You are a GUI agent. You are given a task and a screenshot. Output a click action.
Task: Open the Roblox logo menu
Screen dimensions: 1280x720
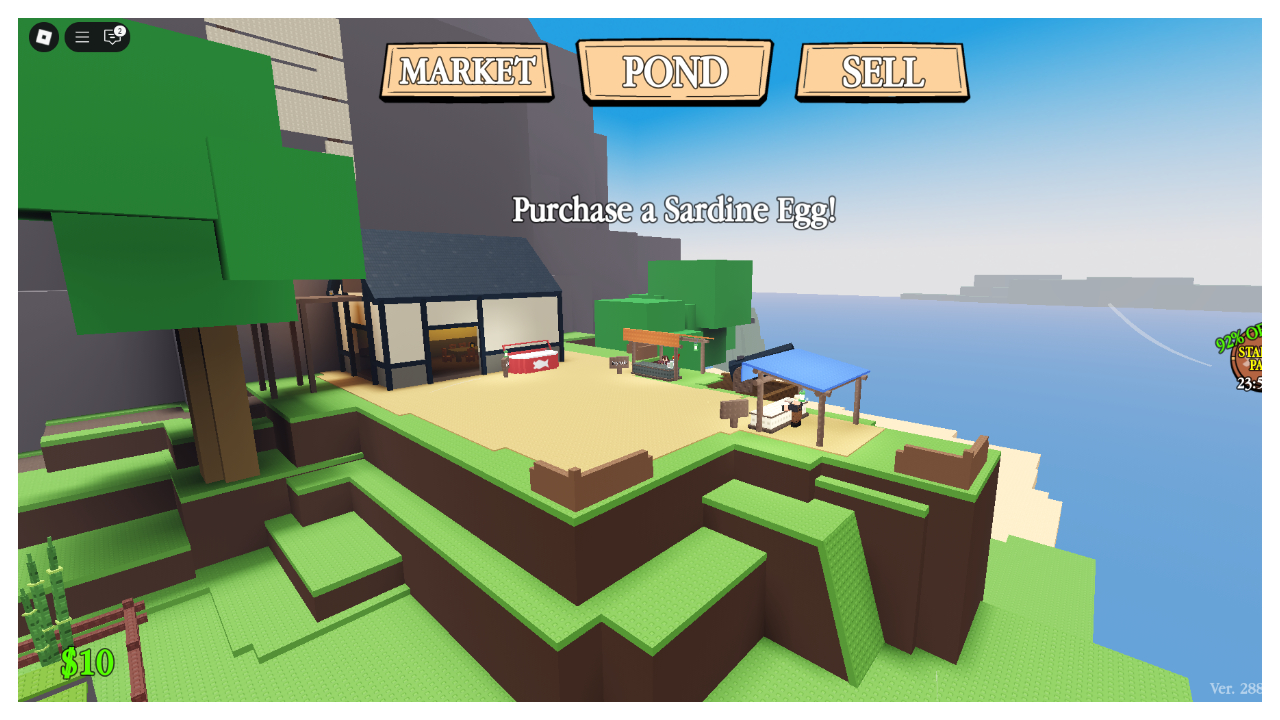[42, 37]
